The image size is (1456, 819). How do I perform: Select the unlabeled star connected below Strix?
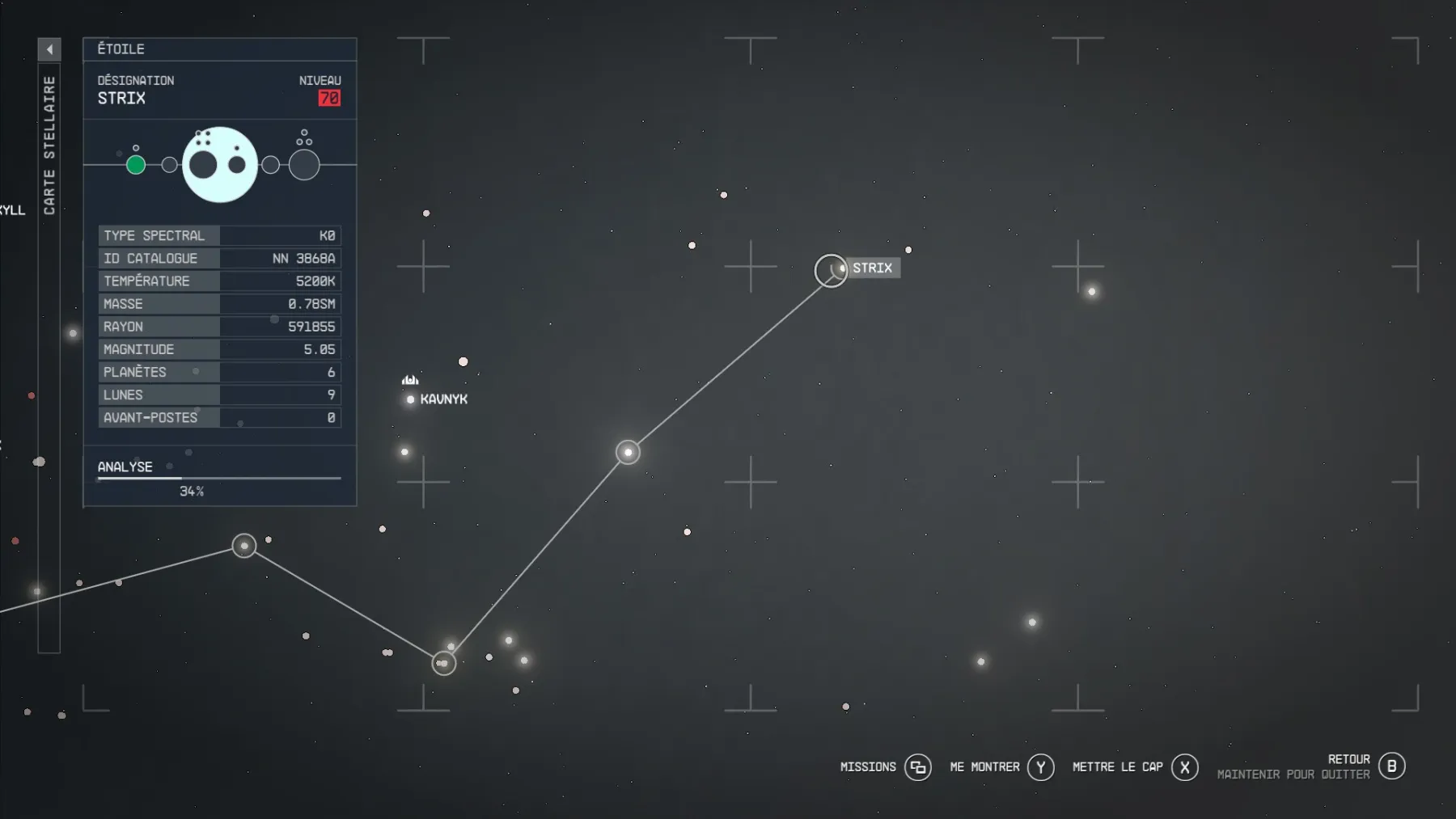pyautogui.click(x=628, y=453)
